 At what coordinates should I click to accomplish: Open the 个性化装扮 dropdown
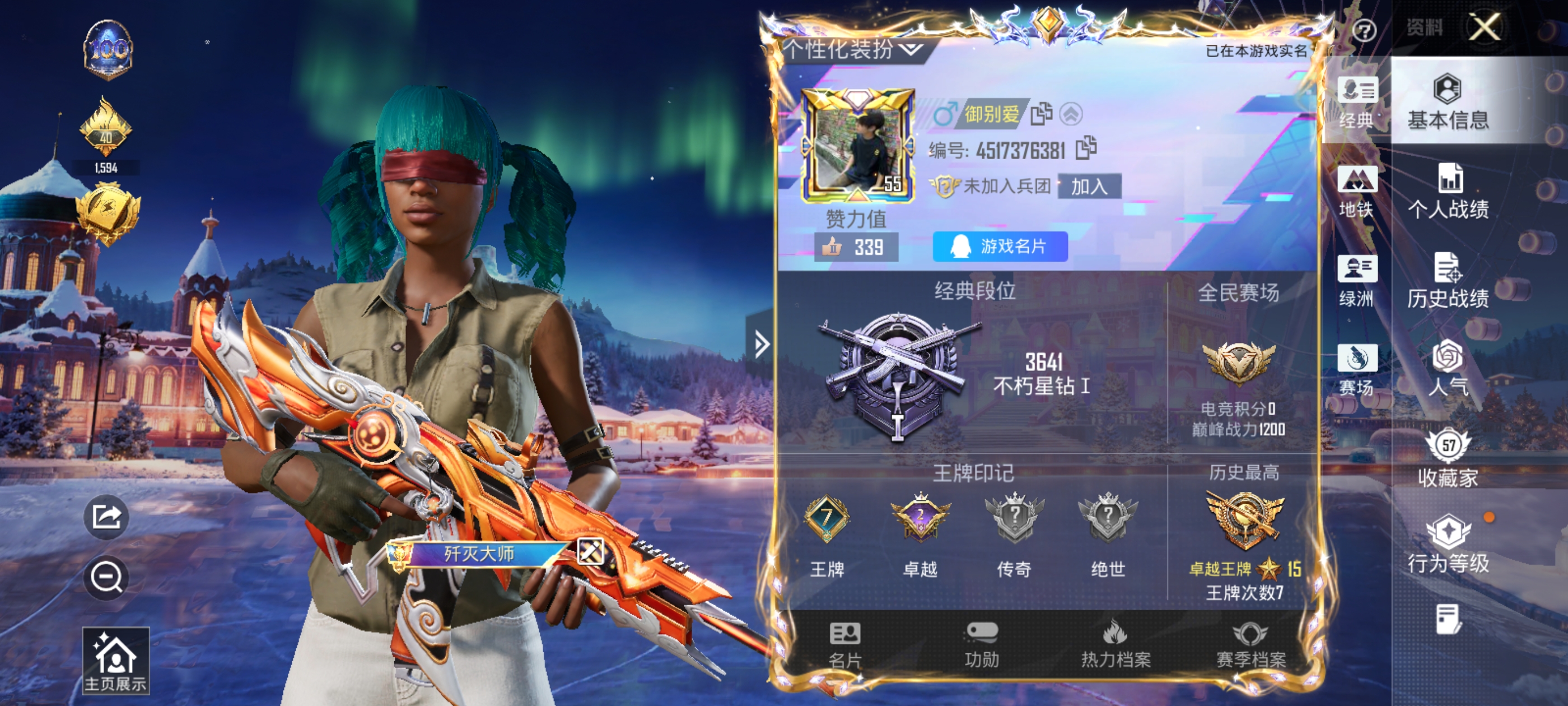click(x=852, y=49)
